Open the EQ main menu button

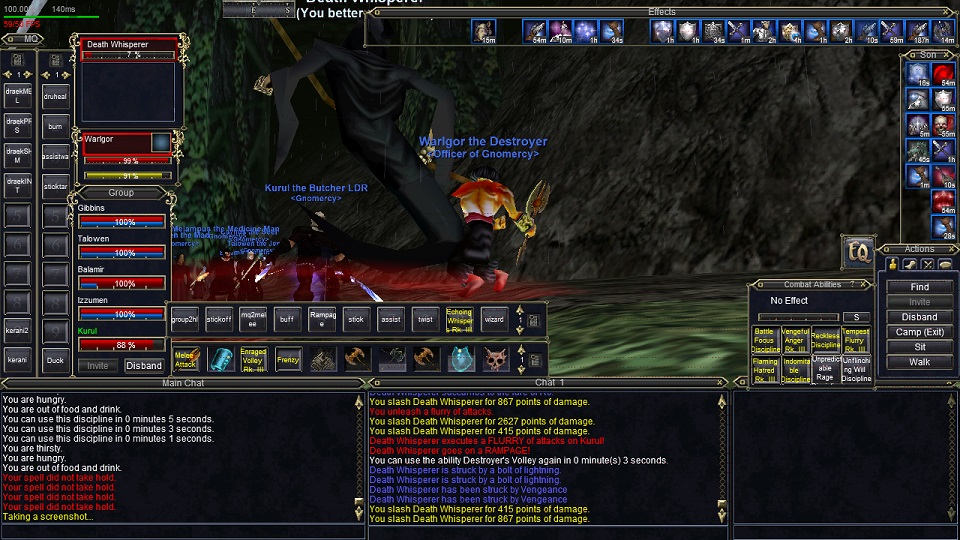(857, 252)
